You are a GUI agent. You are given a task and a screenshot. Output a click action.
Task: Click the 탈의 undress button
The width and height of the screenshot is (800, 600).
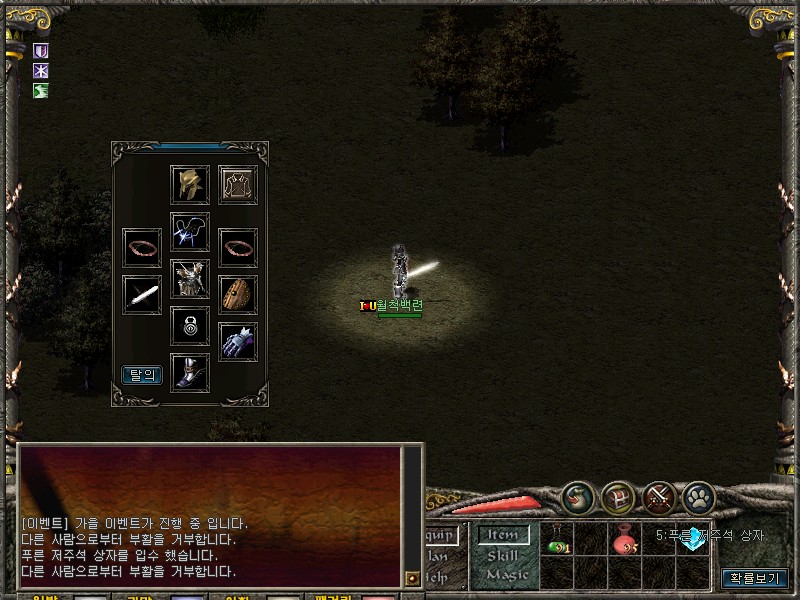[142, 375]
